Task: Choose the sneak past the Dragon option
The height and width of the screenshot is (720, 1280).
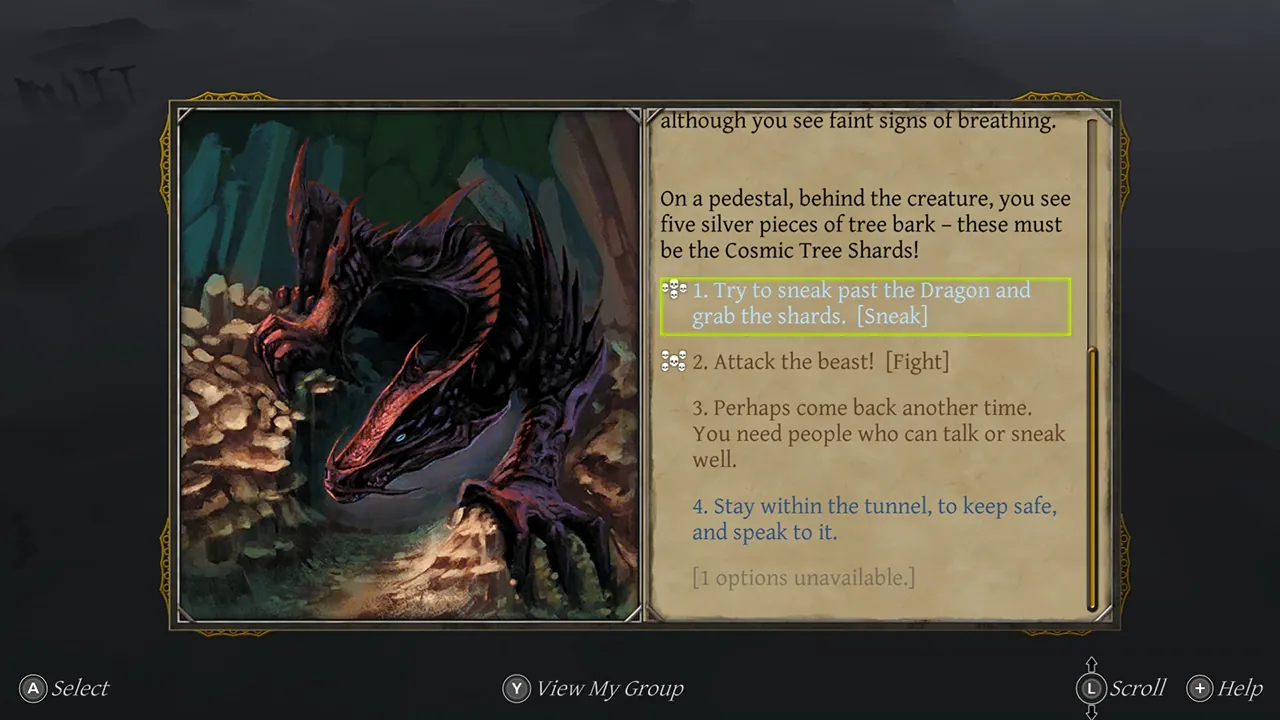Action: [x=862, y=303]
